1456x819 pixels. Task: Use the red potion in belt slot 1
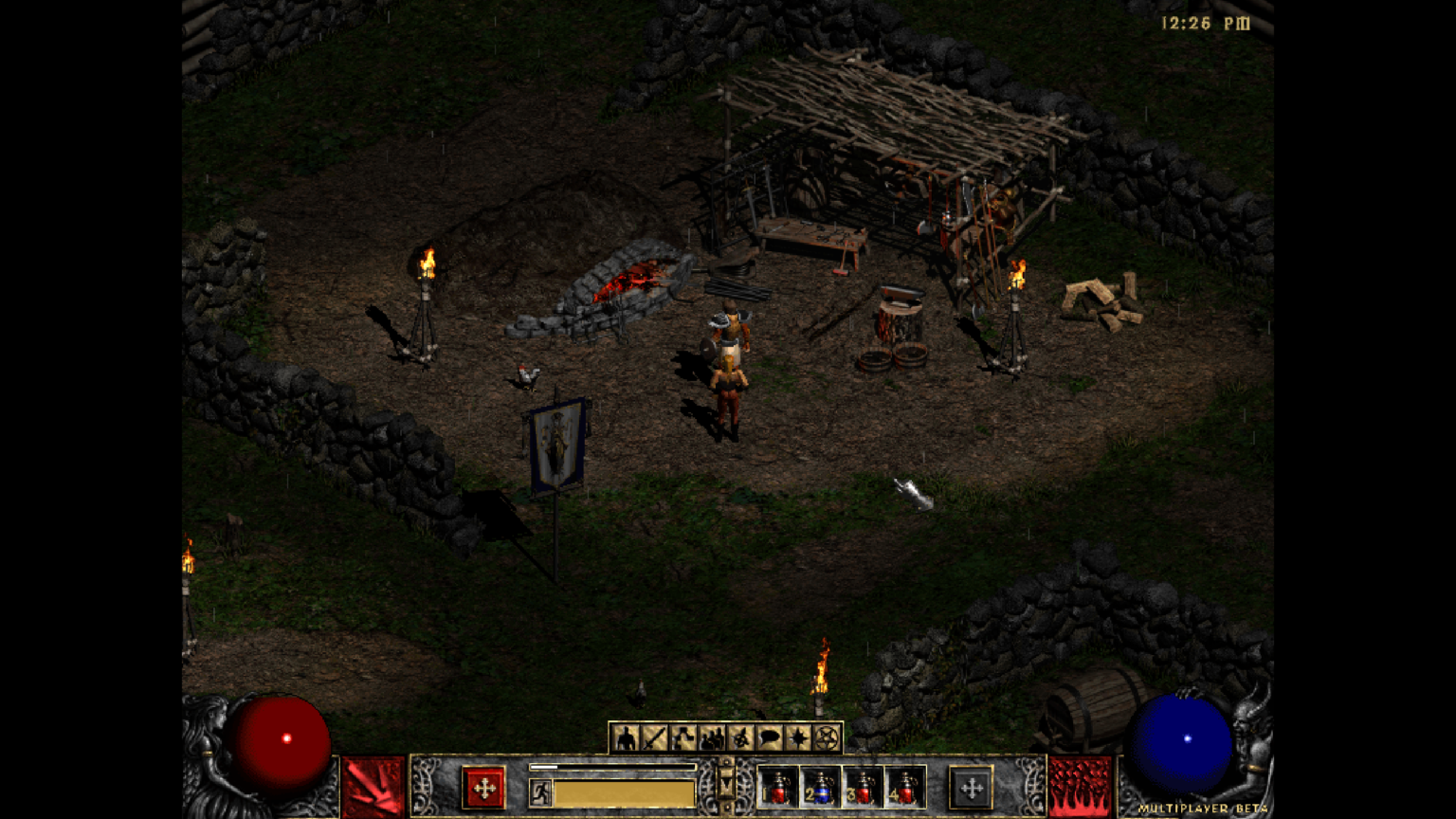click(x=779, y=788)
